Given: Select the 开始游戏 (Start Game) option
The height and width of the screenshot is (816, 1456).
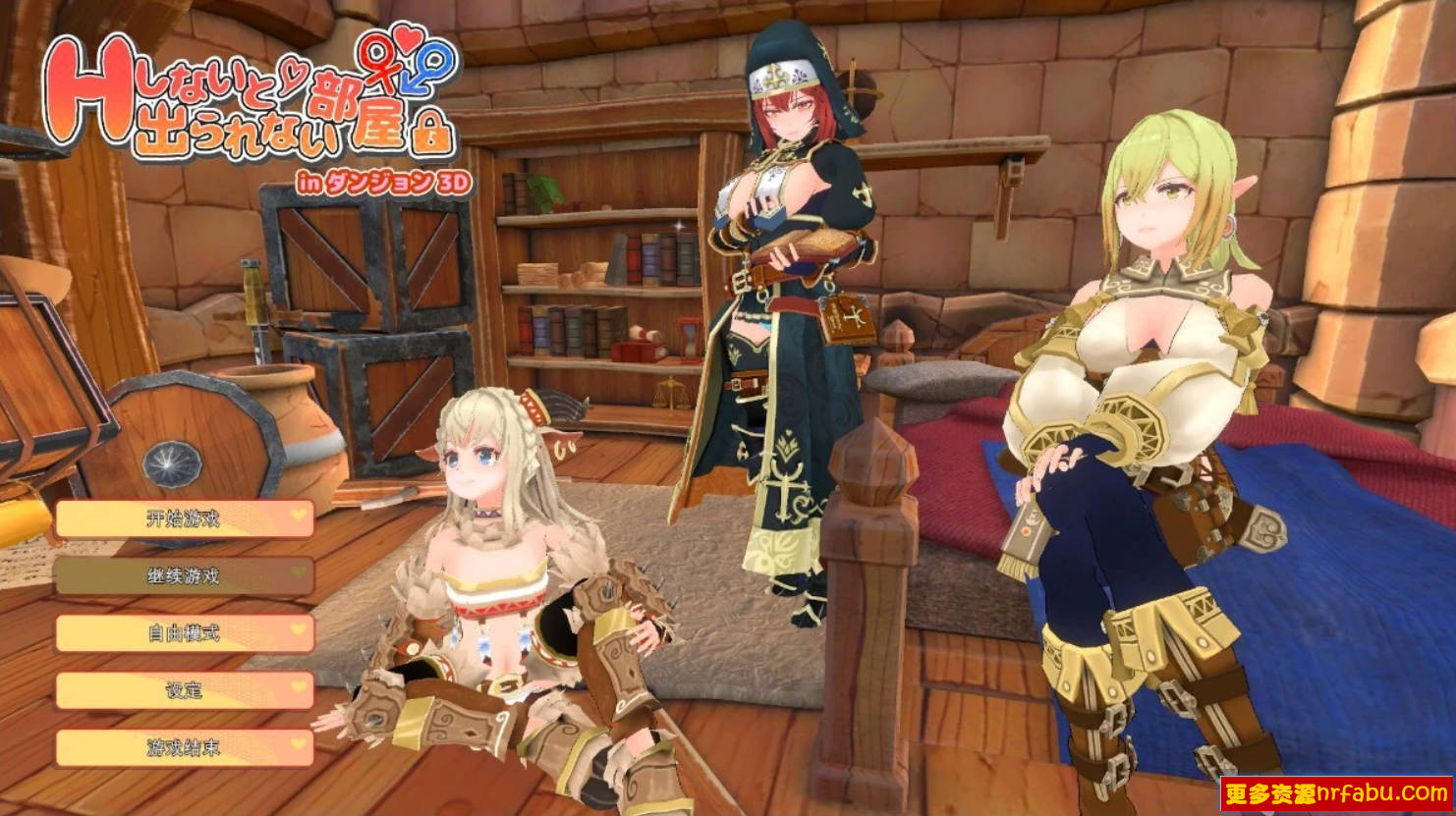Looking at the screenshot, I should (185, 518).
